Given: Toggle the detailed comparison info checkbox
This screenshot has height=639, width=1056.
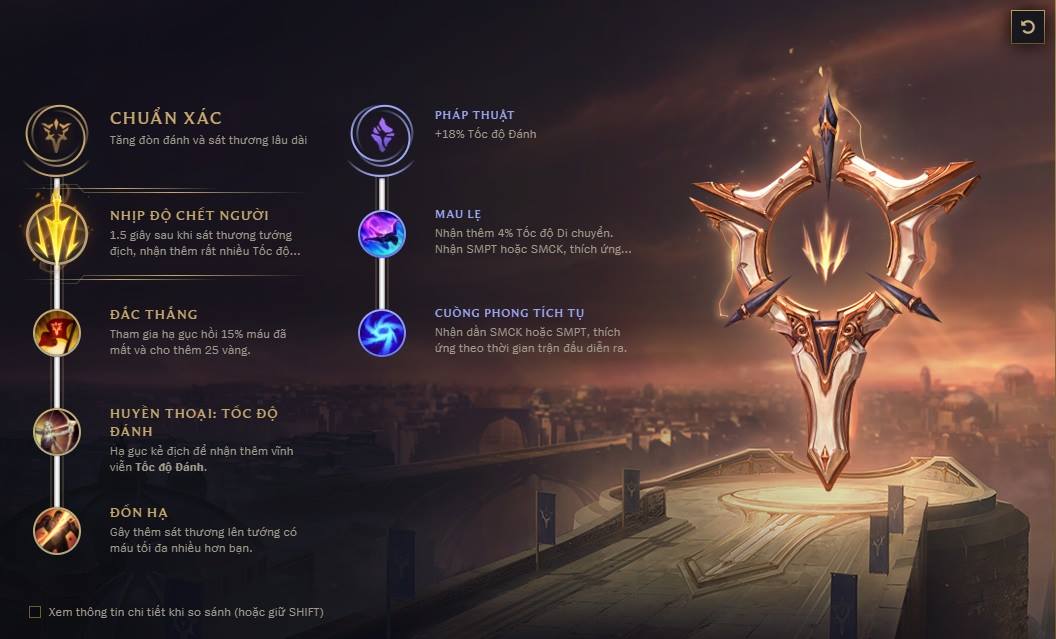Looking at the screenshot, I should pyautogui.click(x=35, y=612).
